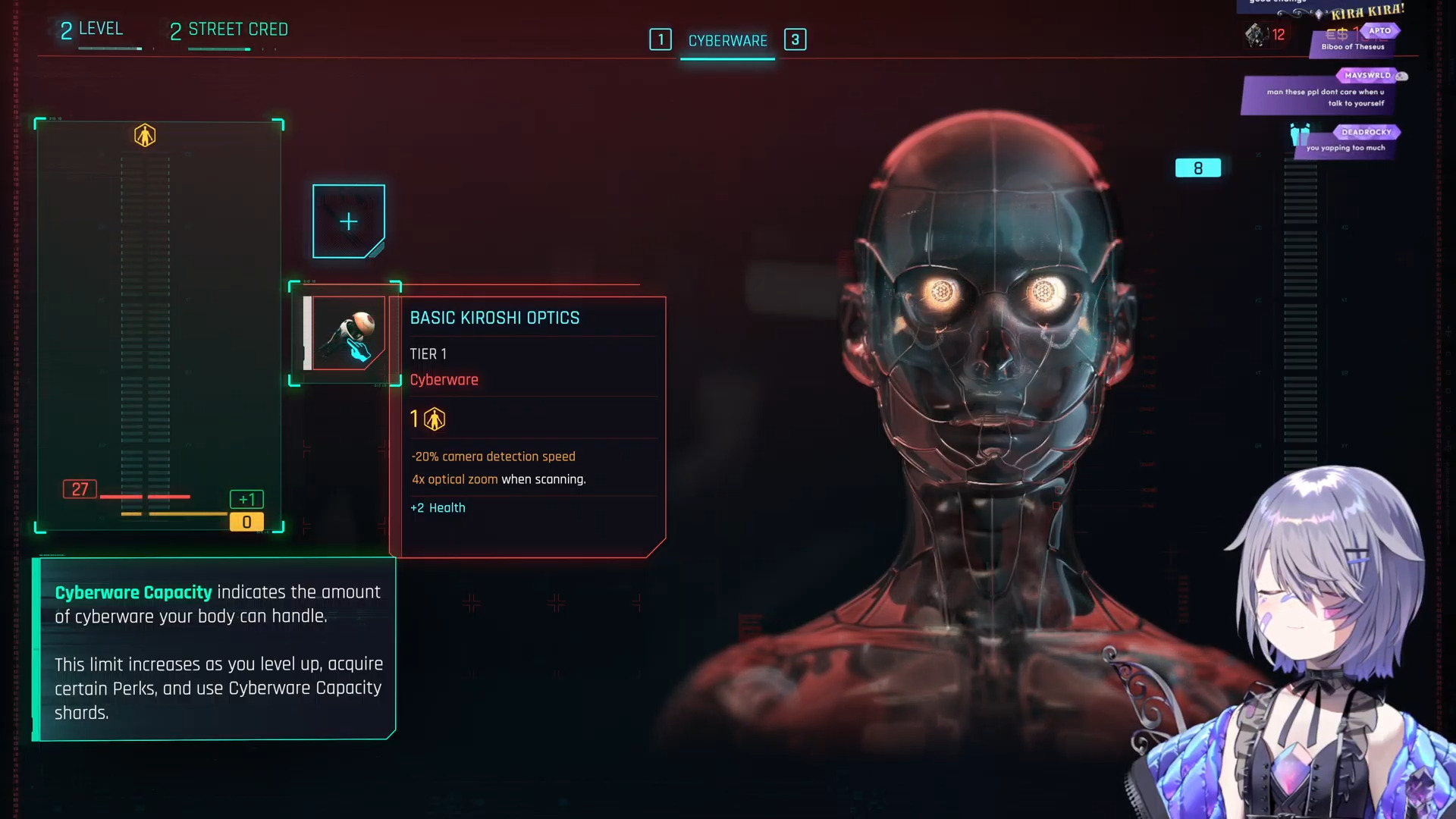This screenshot has width=1456, height=819.
Task: Click the empty plus cyberware slot
Action: click(x=349, y=221)
